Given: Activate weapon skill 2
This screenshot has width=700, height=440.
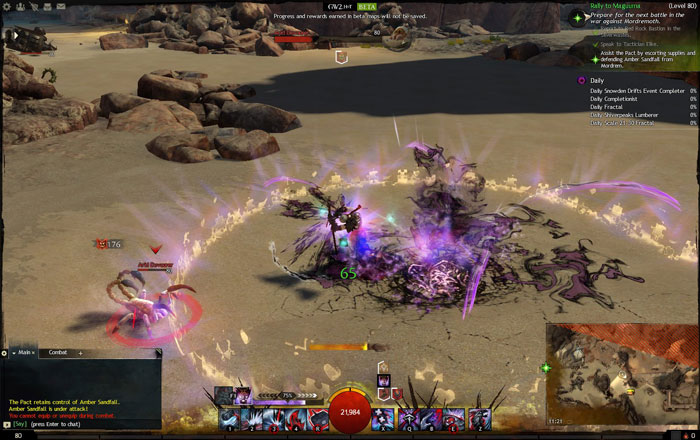Looking at the screenshot, I should click(252, 420).
